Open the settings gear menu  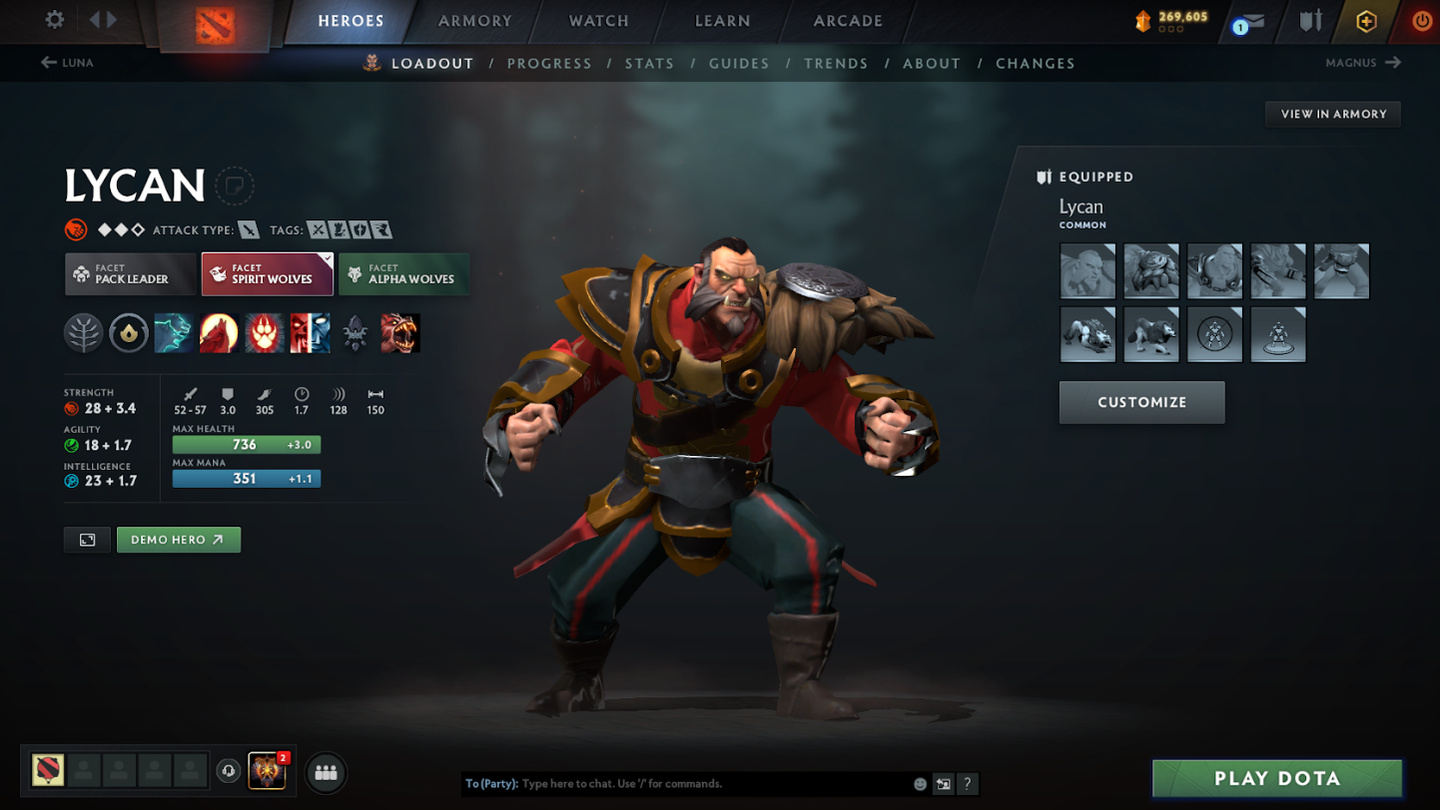click(x=55, y=20)
